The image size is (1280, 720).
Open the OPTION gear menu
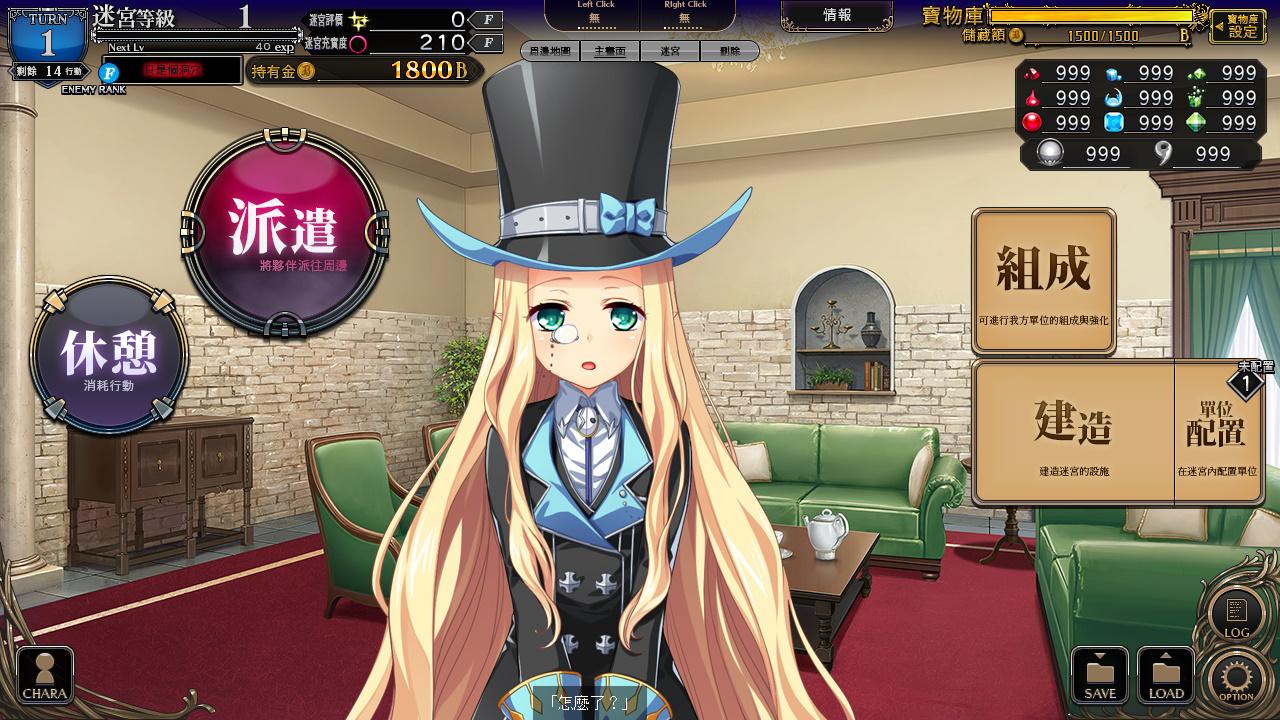[x=1236, y=679]
